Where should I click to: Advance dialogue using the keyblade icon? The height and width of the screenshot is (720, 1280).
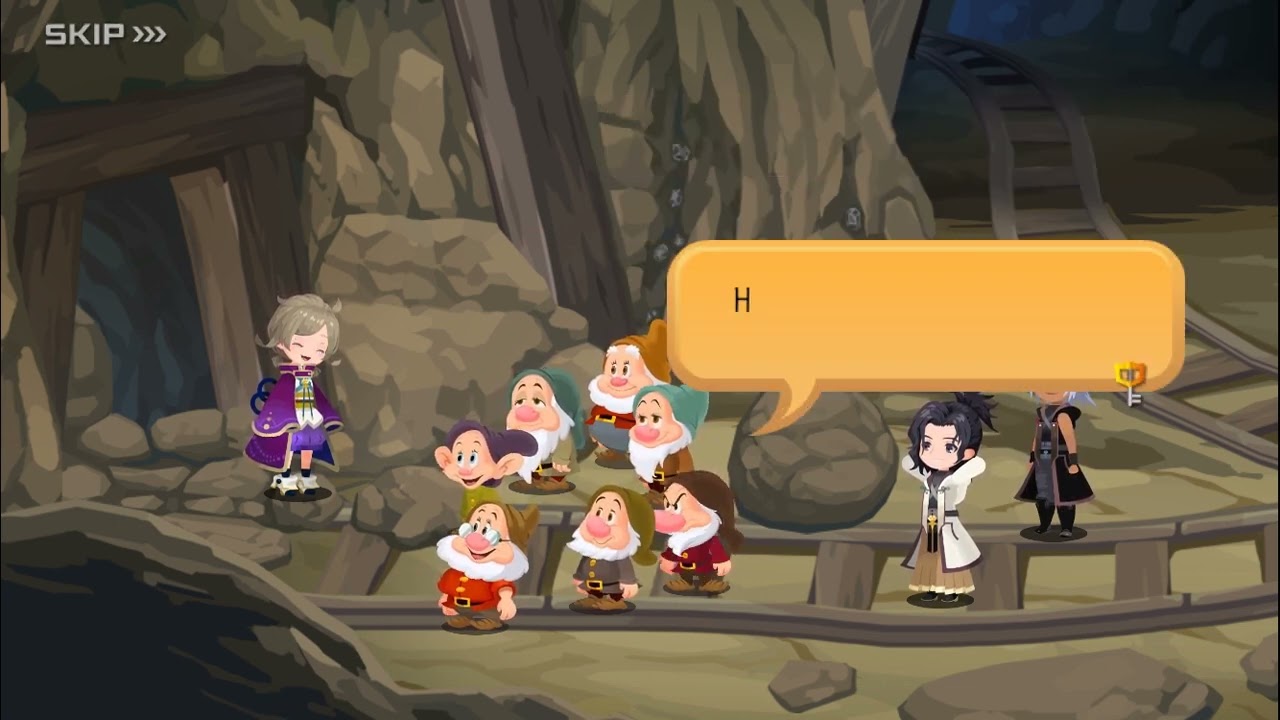tap(1130, 382)
